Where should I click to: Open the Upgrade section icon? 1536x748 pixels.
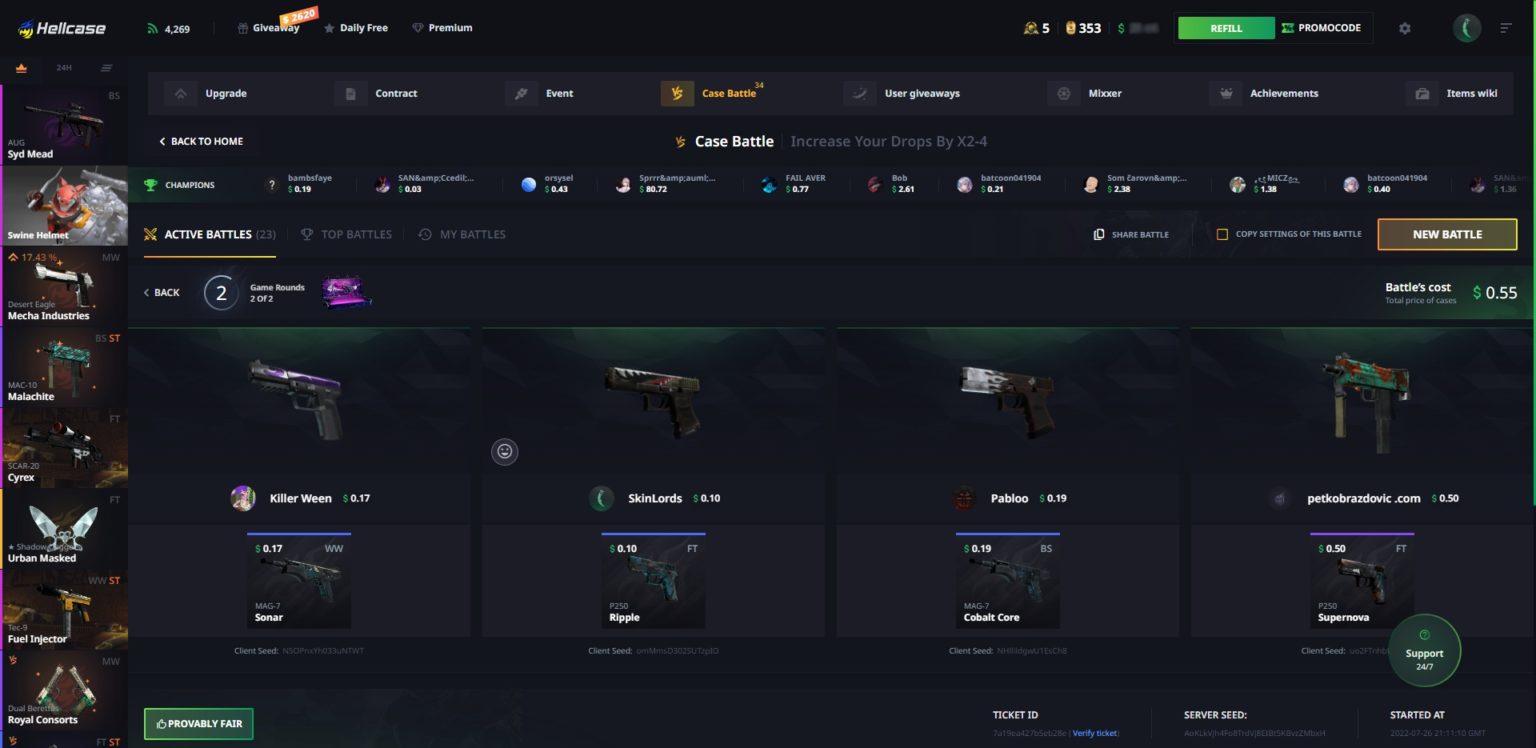pos(181,93)
